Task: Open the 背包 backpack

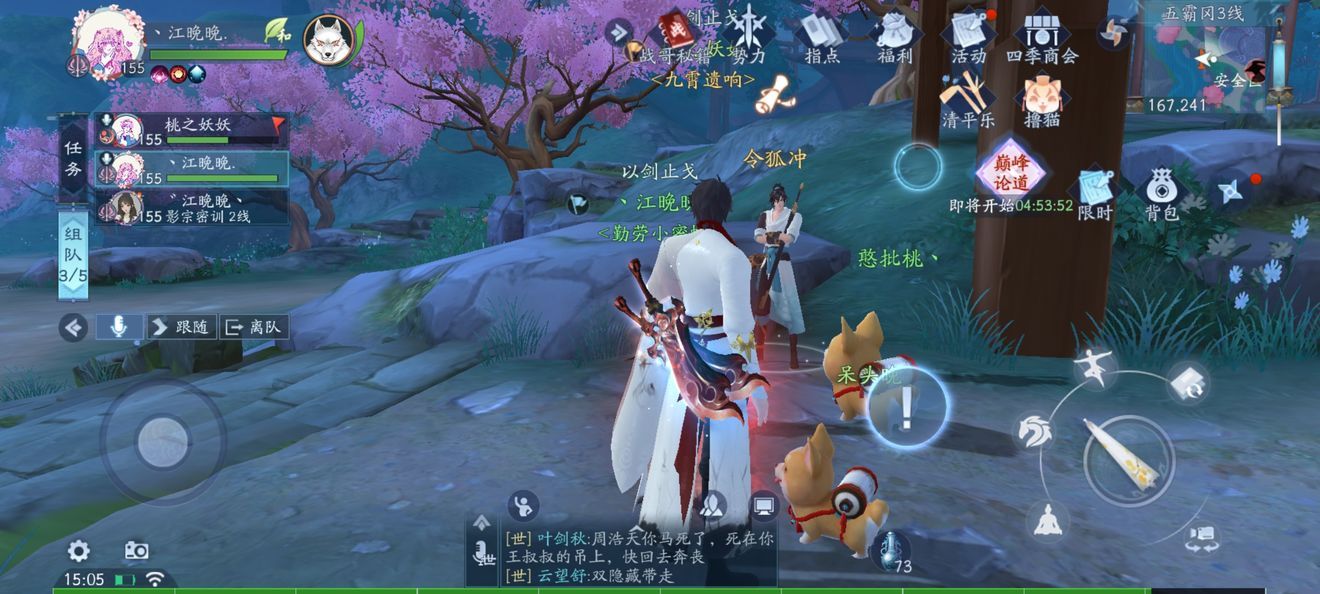Action: pos(1161,193)
